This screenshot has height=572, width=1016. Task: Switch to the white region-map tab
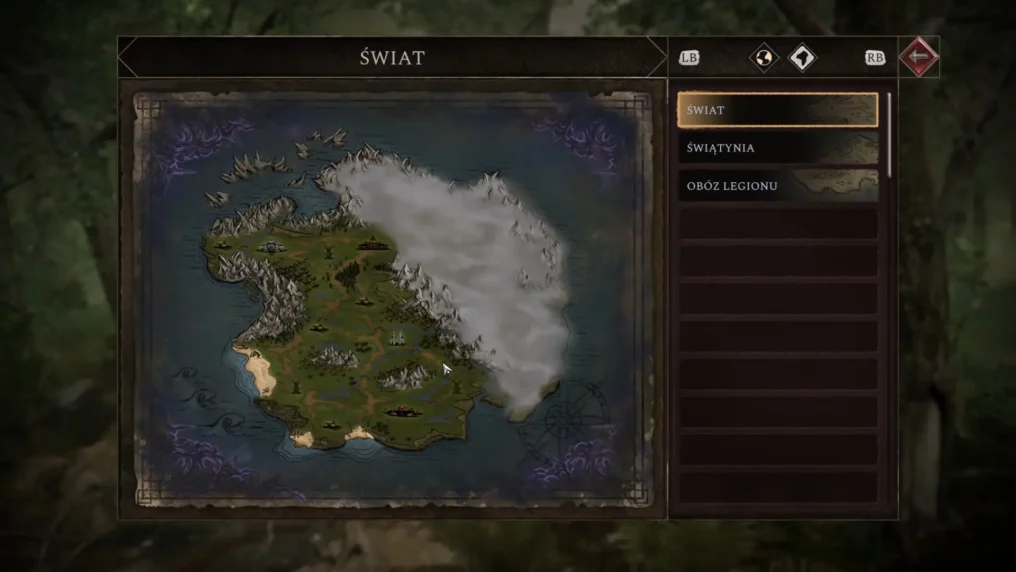[x=802, y=58]
